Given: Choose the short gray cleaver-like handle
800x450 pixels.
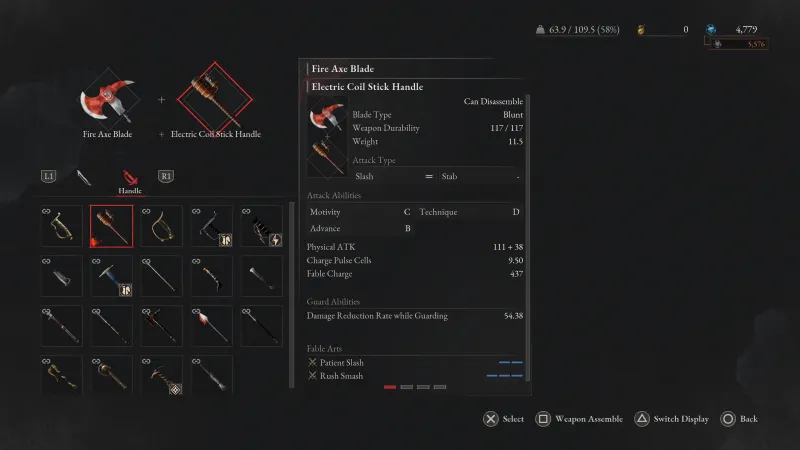Looking at the screenshot, I should (x=62, y=276).
